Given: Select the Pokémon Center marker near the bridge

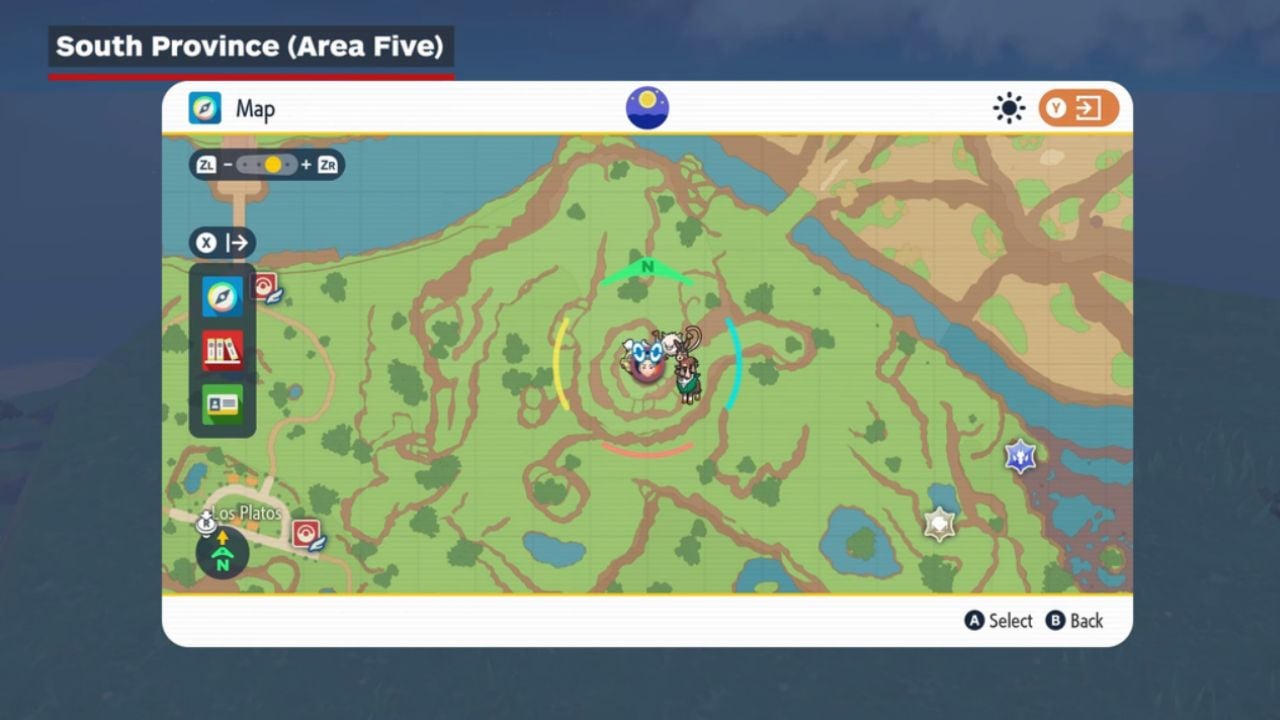Looking at the screenshot, I should (x=266, y=289).
